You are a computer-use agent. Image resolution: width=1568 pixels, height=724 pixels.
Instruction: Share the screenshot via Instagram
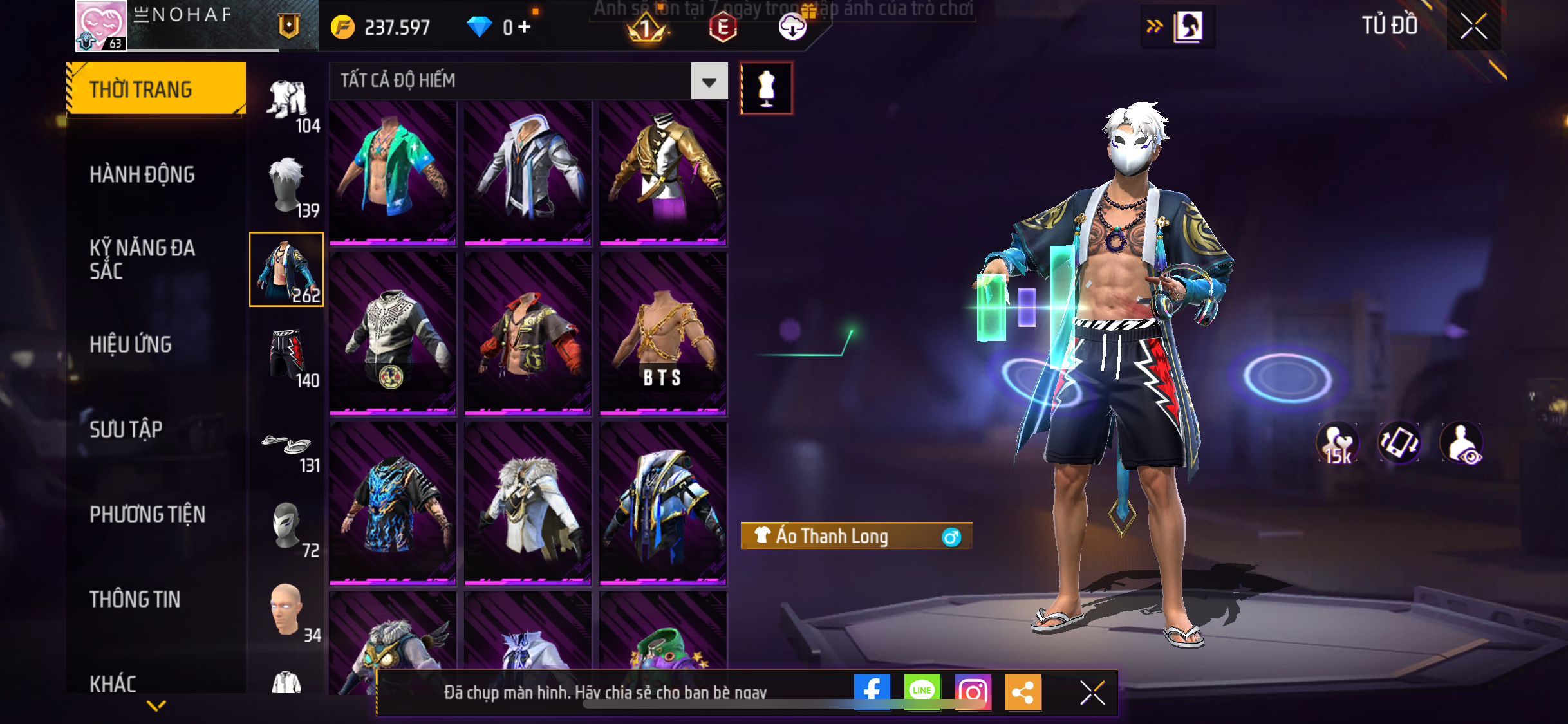pos(972,692)
